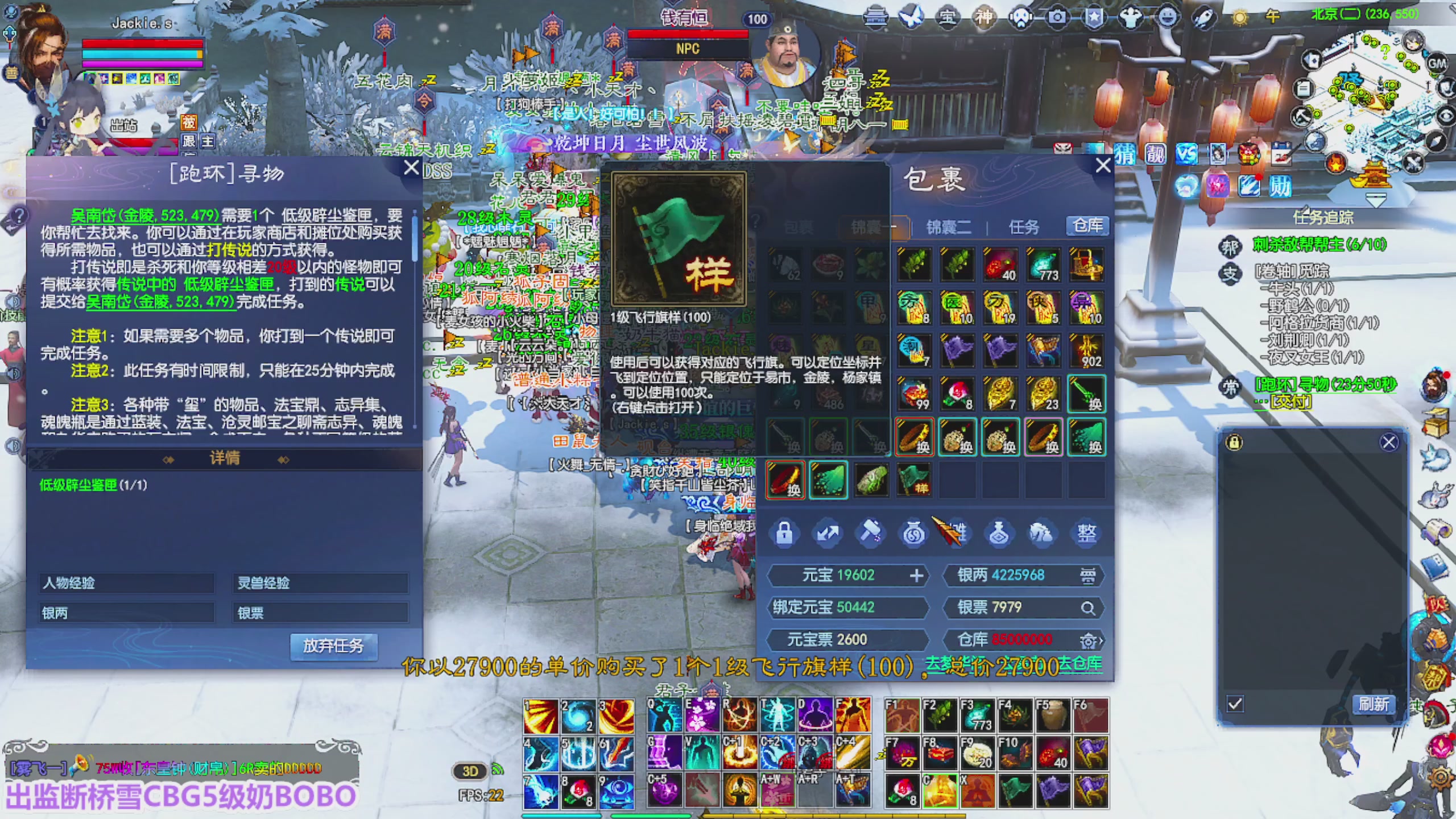1456x819 pixels.
Task: Sort the bag with the 整 icon
Action: (1085, 533)
